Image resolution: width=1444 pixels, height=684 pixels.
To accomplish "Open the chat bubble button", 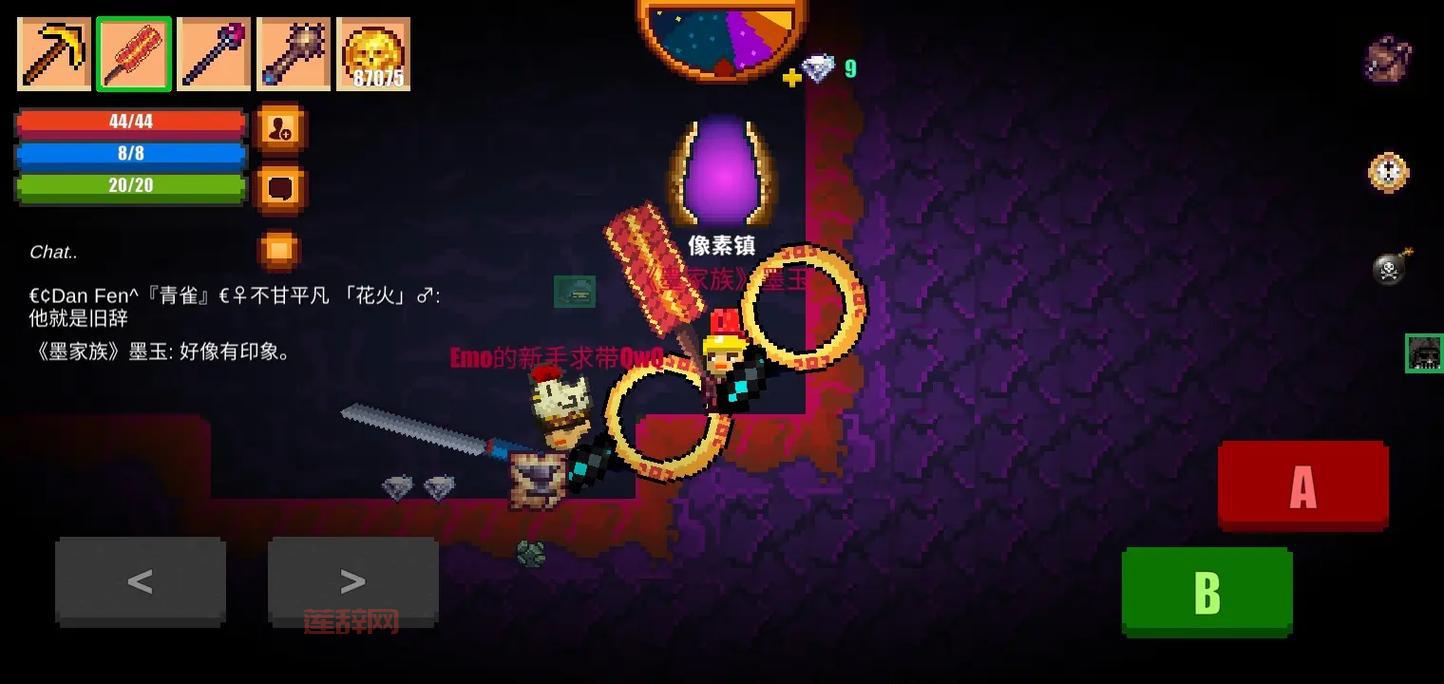I will [280, 187].
